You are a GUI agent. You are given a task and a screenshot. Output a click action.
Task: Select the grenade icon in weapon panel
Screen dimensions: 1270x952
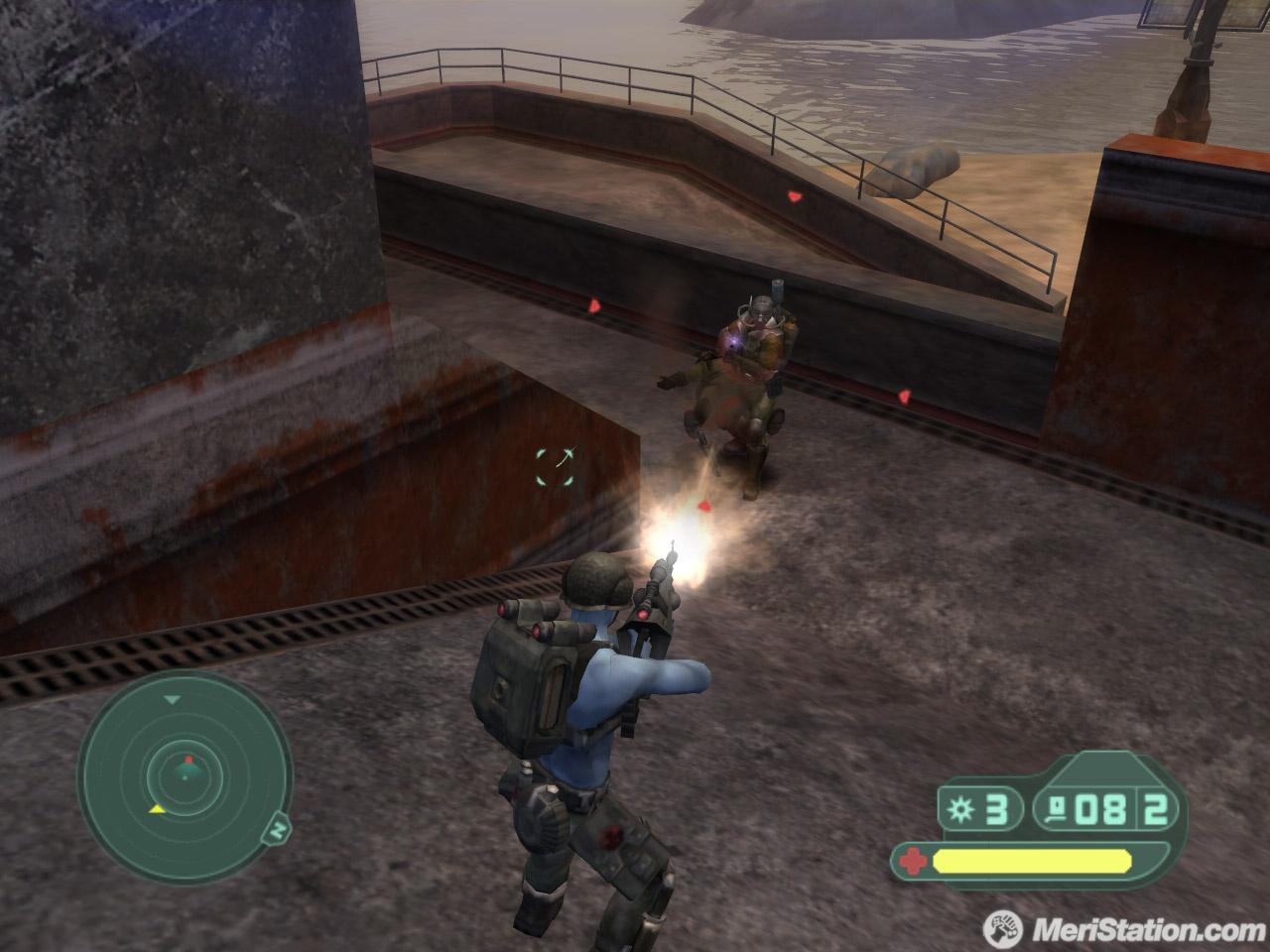coord(961,810)
